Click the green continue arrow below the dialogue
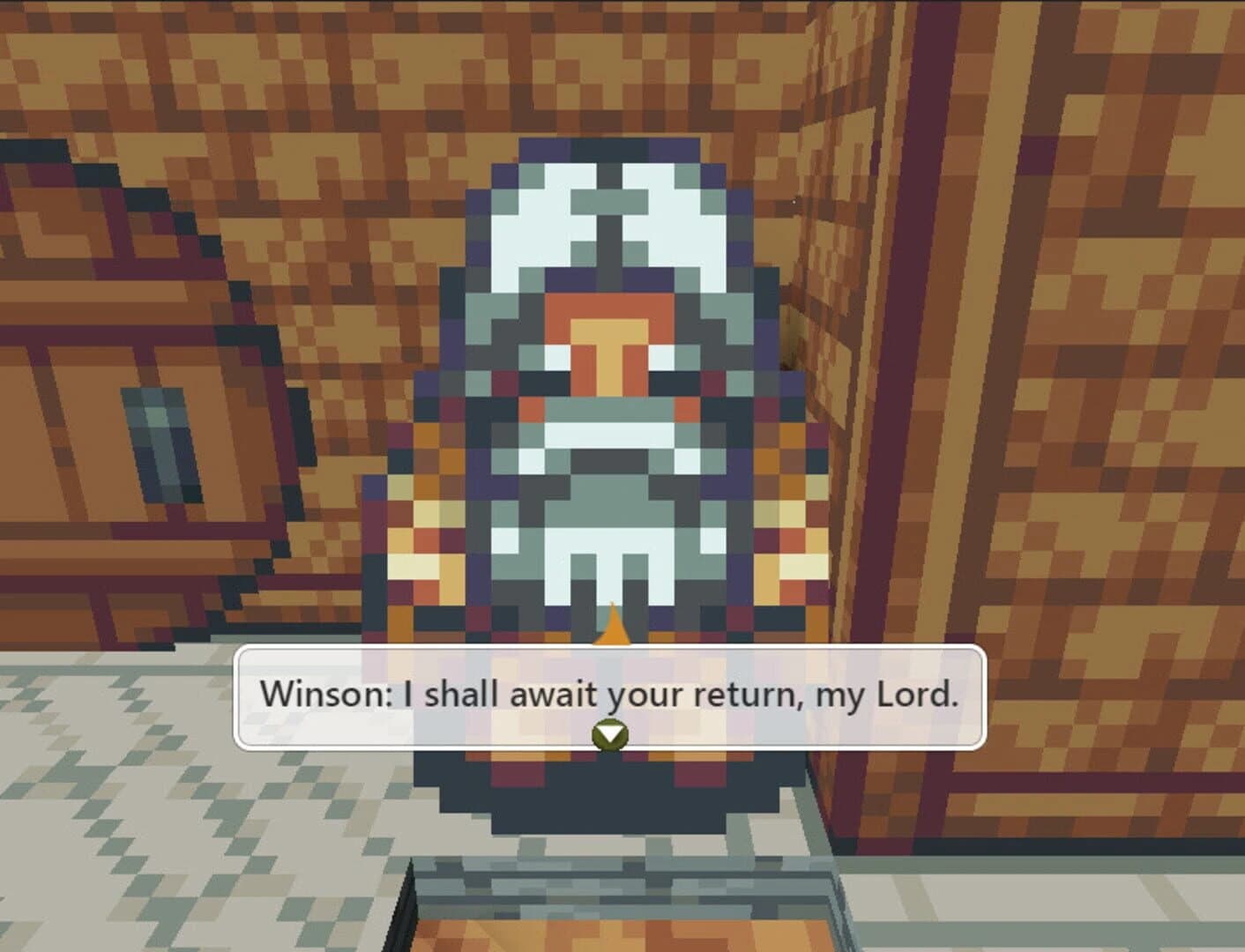The height and width of the screenshot is (952, 1245). point(610,733)
